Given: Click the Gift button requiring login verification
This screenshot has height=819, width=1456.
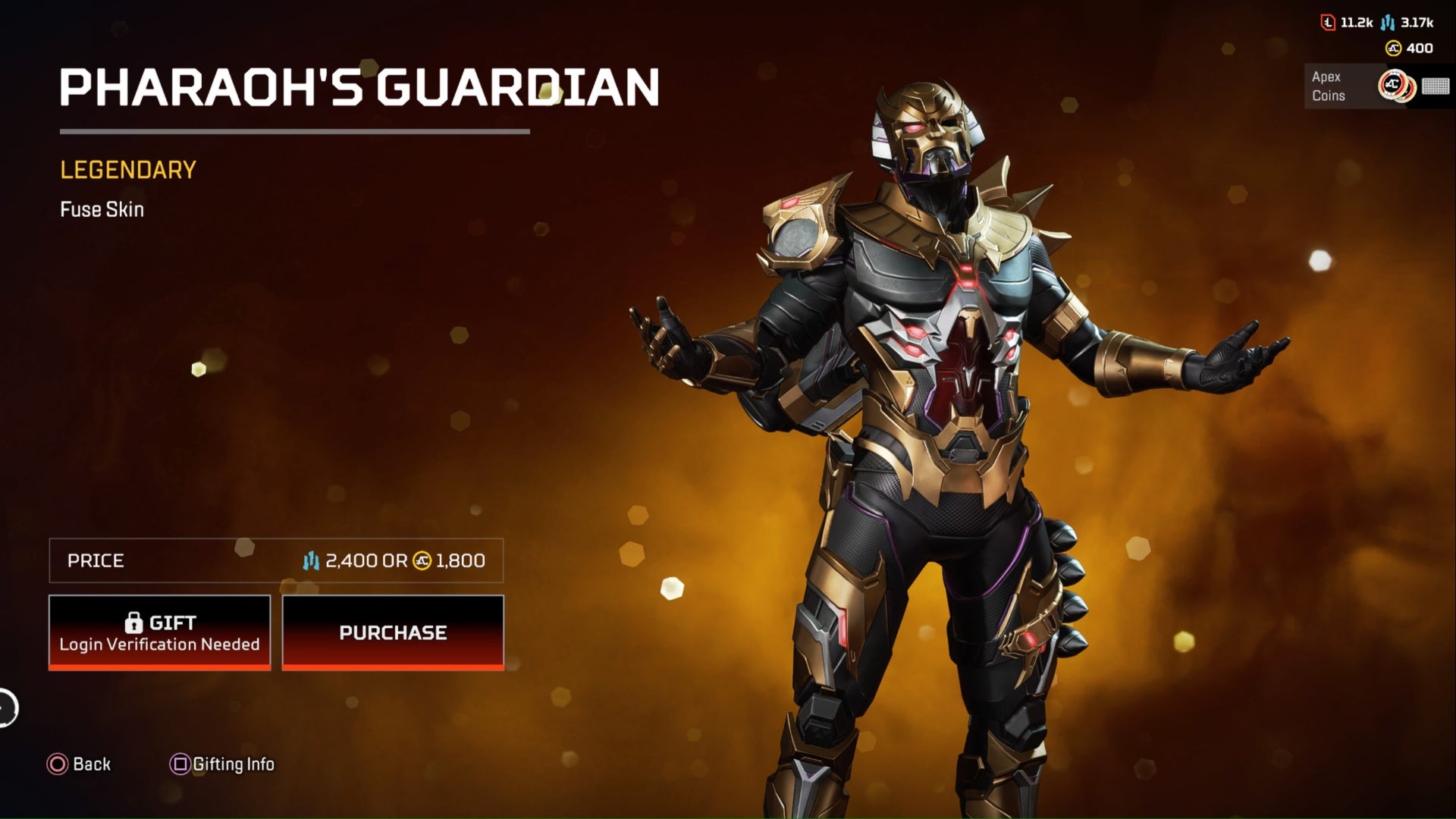Looking at the screenshot, I should click(x=158, y=632).
